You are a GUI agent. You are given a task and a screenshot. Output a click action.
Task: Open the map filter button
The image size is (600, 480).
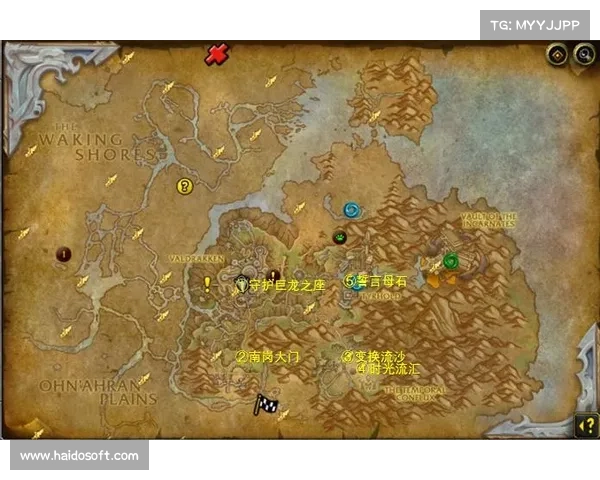point(556,55)
